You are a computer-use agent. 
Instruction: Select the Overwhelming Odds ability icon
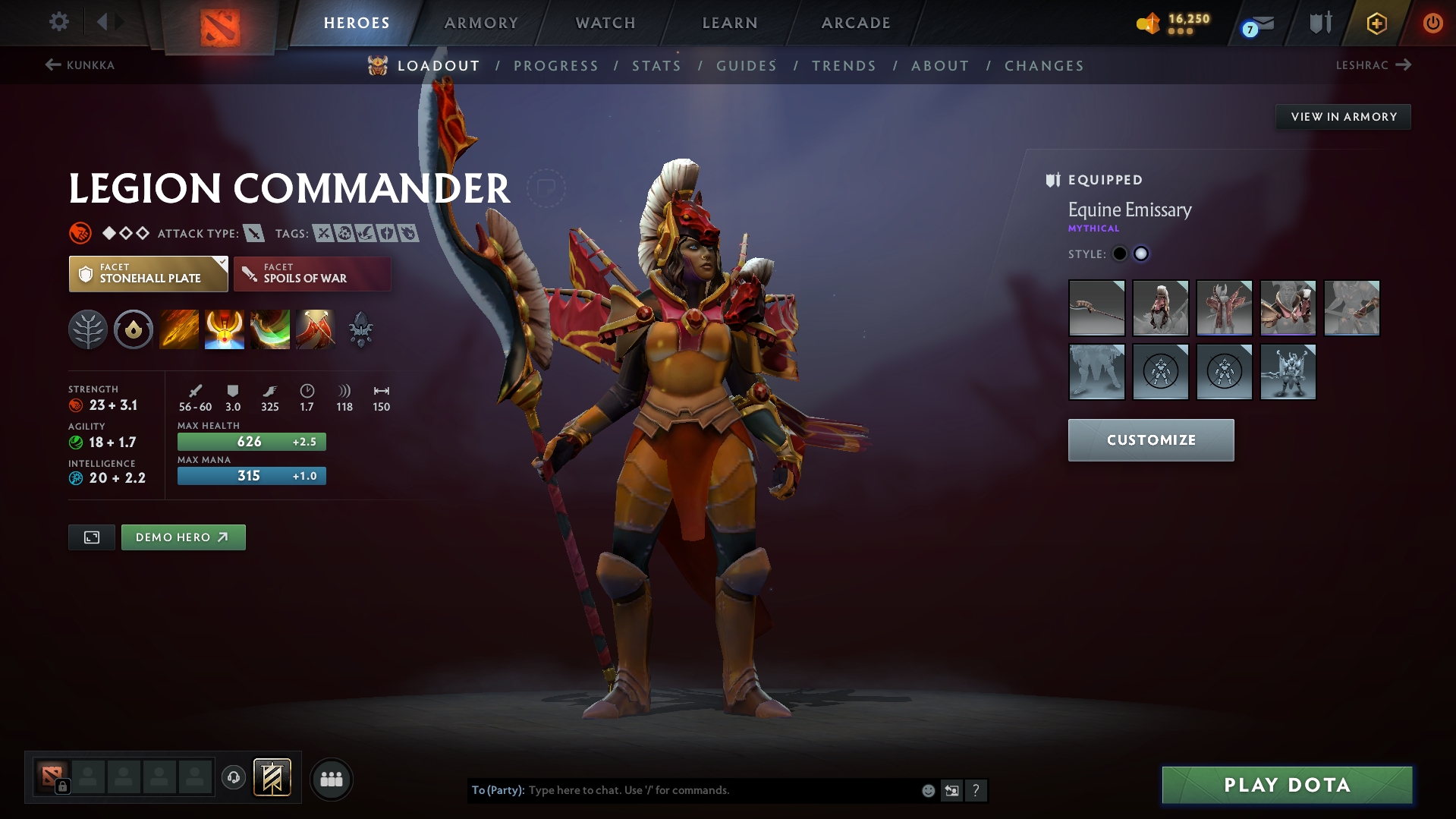click(x=179, y=329)
